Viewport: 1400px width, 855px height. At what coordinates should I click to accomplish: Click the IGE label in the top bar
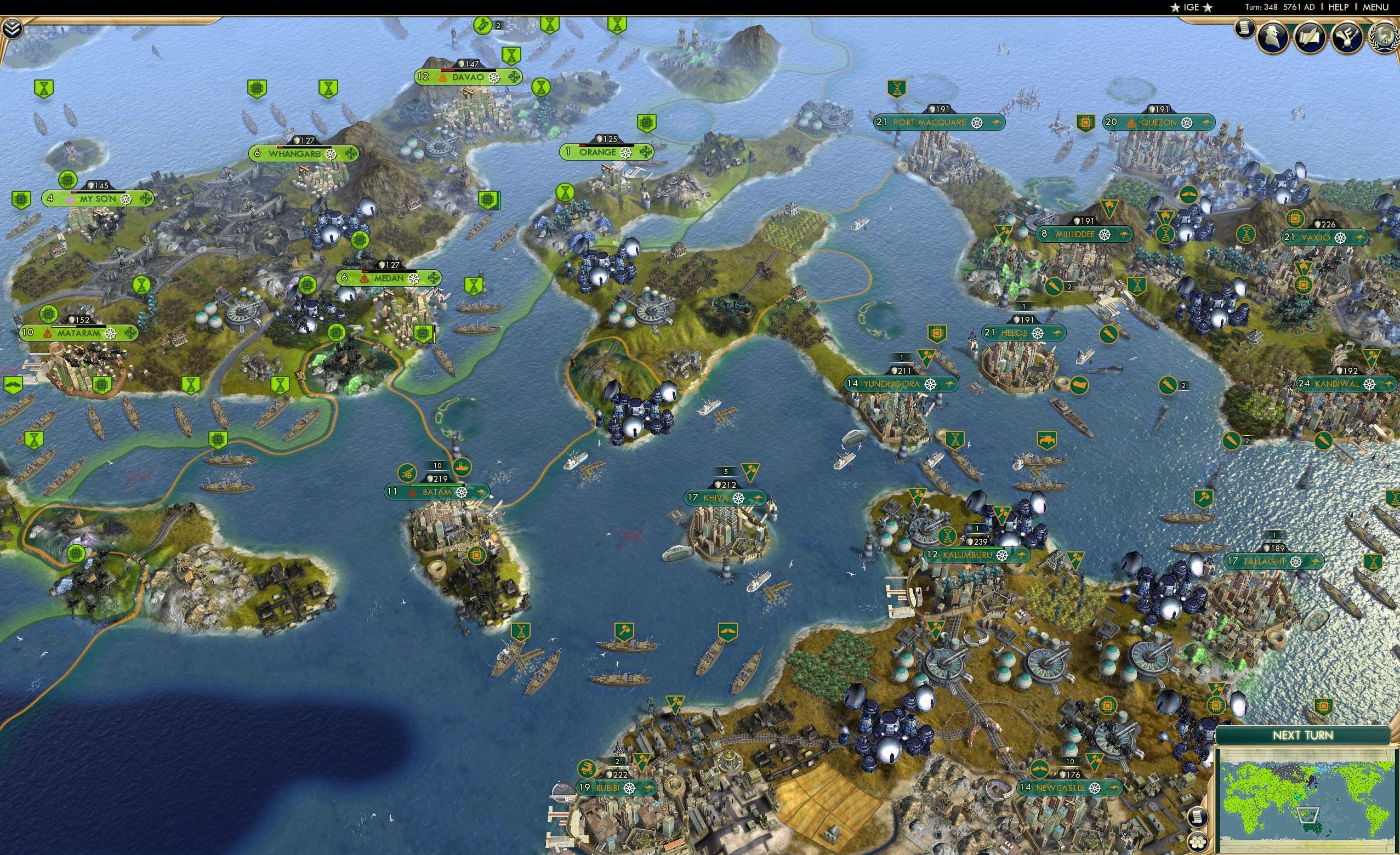click(1191, 7)
